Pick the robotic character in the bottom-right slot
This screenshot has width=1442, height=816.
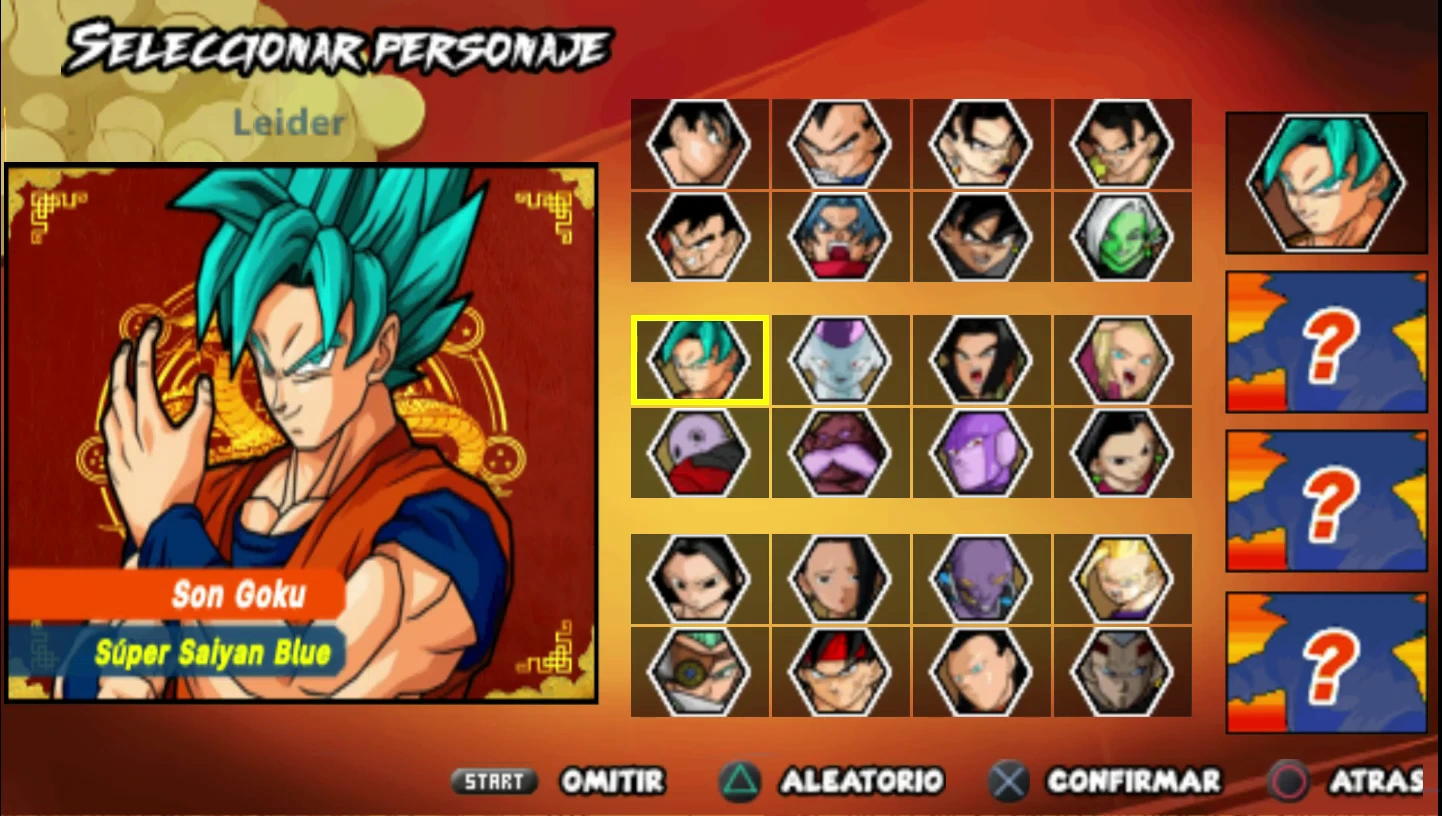[x=1124, y=671]
